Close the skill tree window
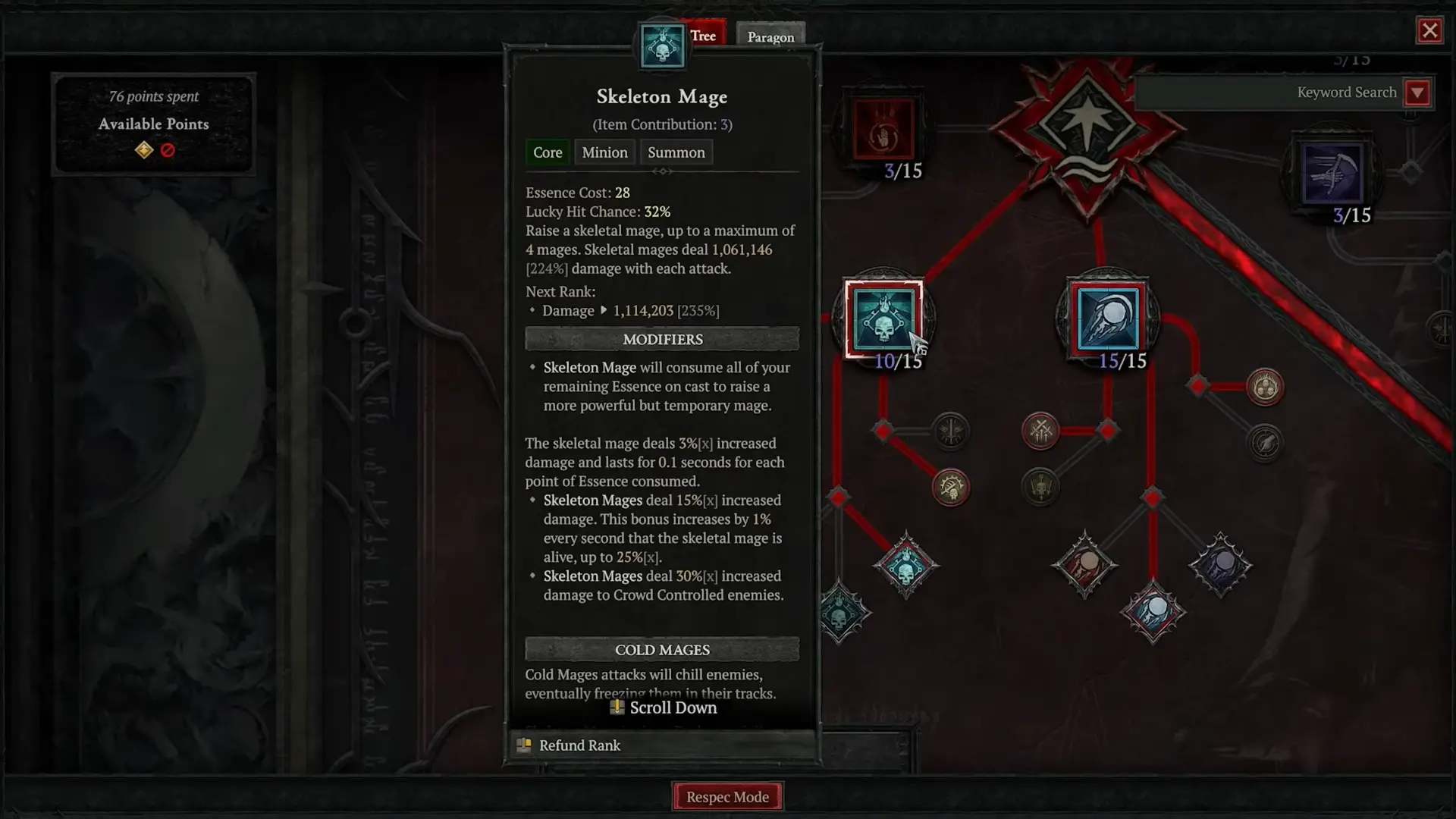This screenshot has height=819, width=1456. 1429,31
